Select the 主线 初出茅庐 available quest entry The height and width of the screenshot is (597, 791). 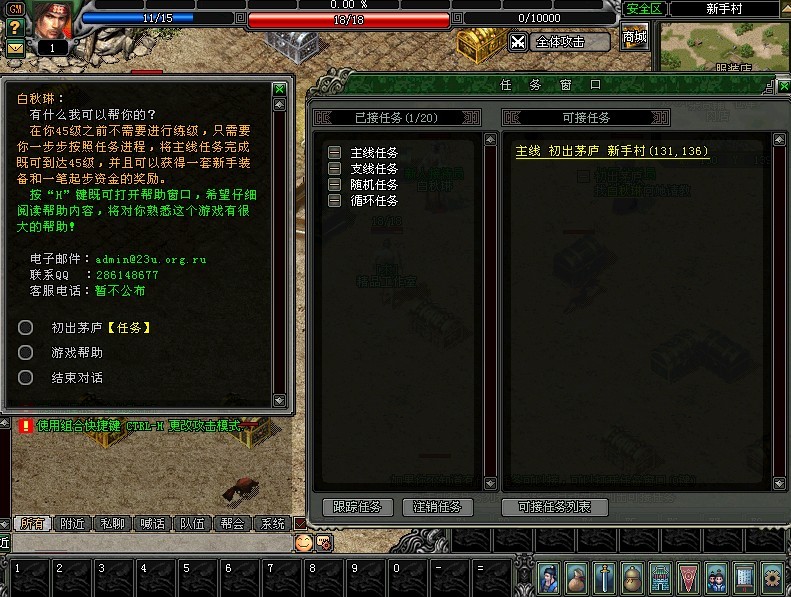point(612,152)
